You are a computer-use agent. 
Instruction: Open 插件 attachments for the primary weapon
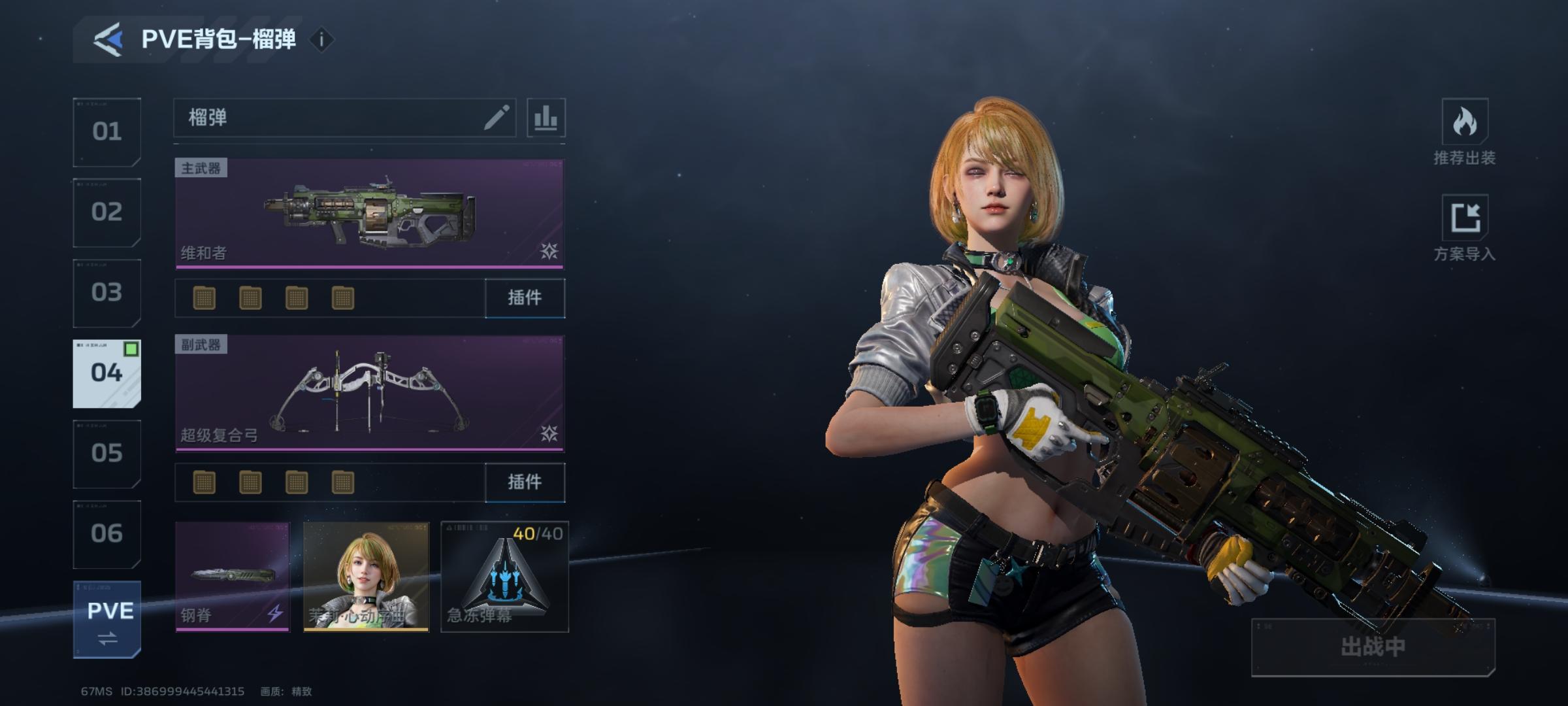click(525, 298)
